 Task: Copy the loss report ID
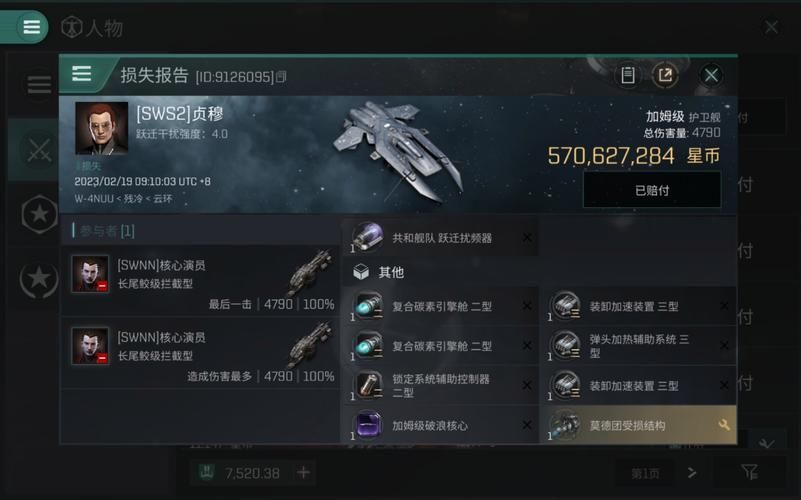pos(281,77)
